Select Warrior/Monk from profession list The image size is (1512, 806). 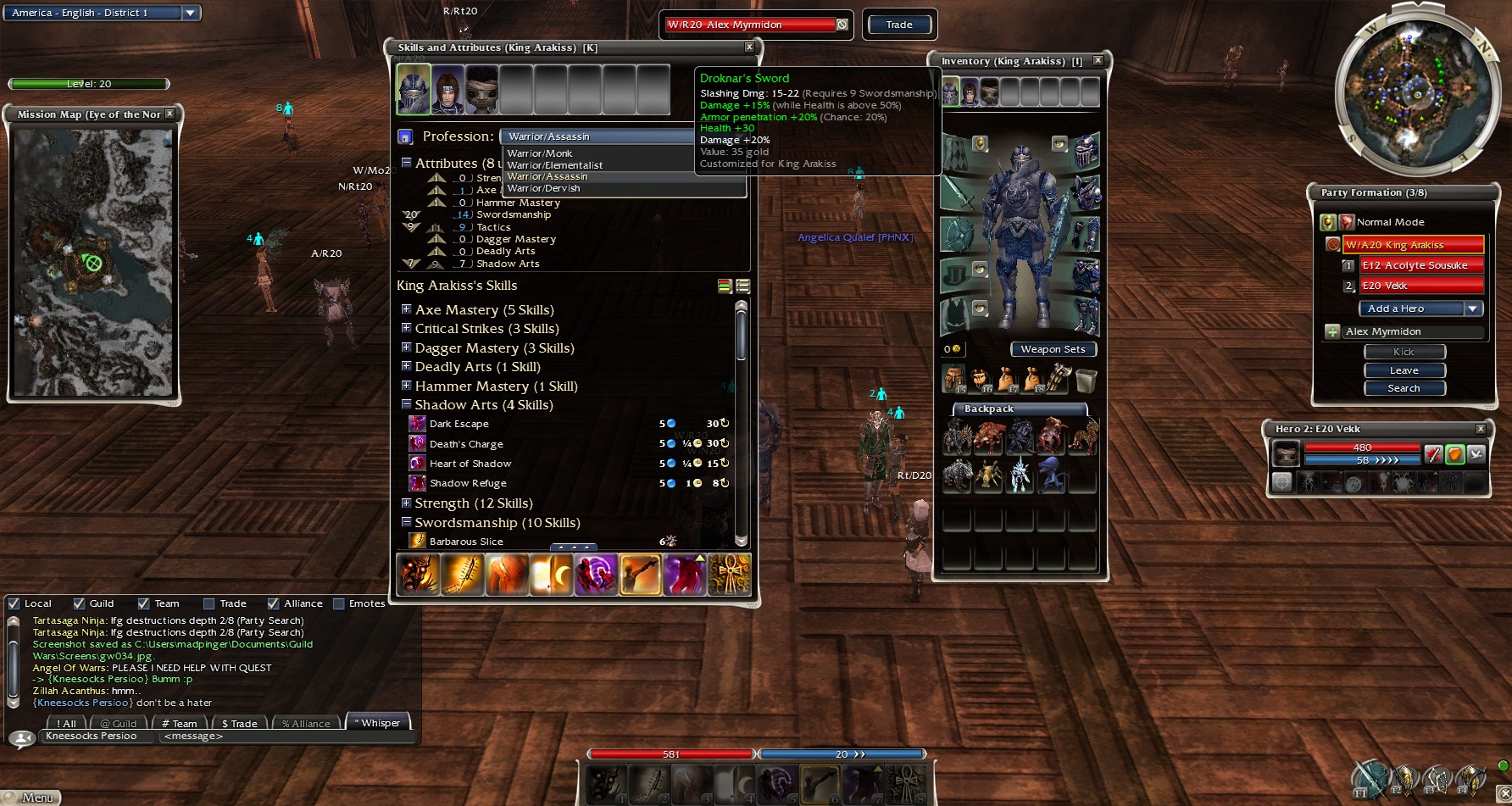coord(540,153)
